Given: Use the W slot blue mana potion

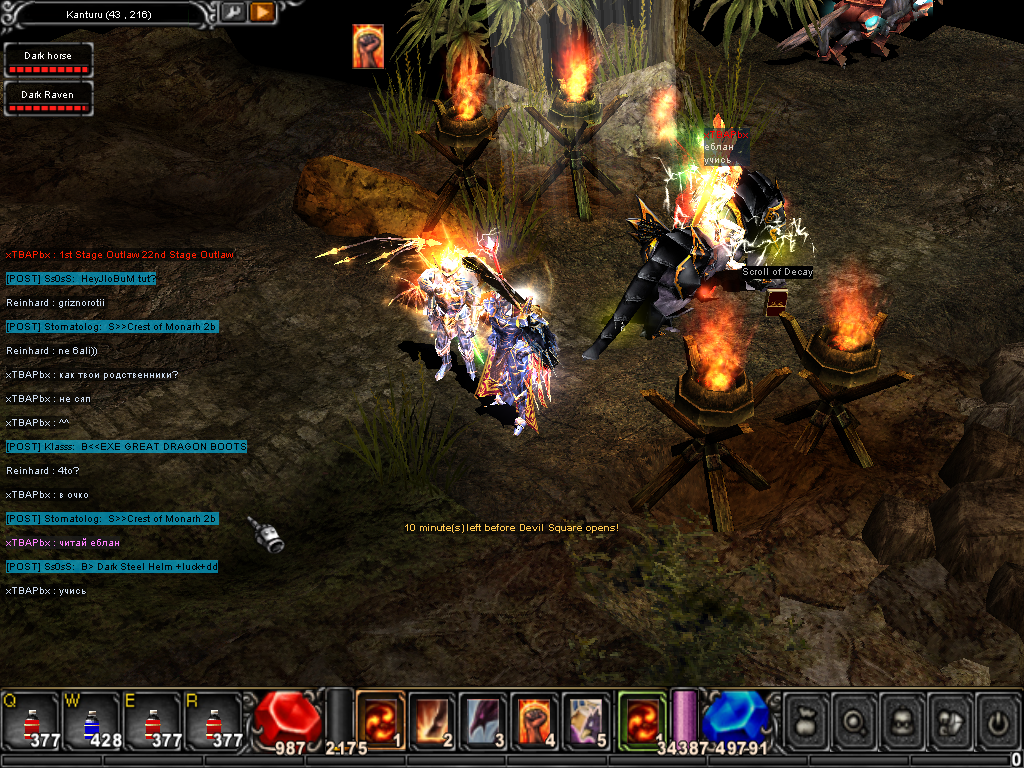Looking at the screenshot, I should 91,720.
